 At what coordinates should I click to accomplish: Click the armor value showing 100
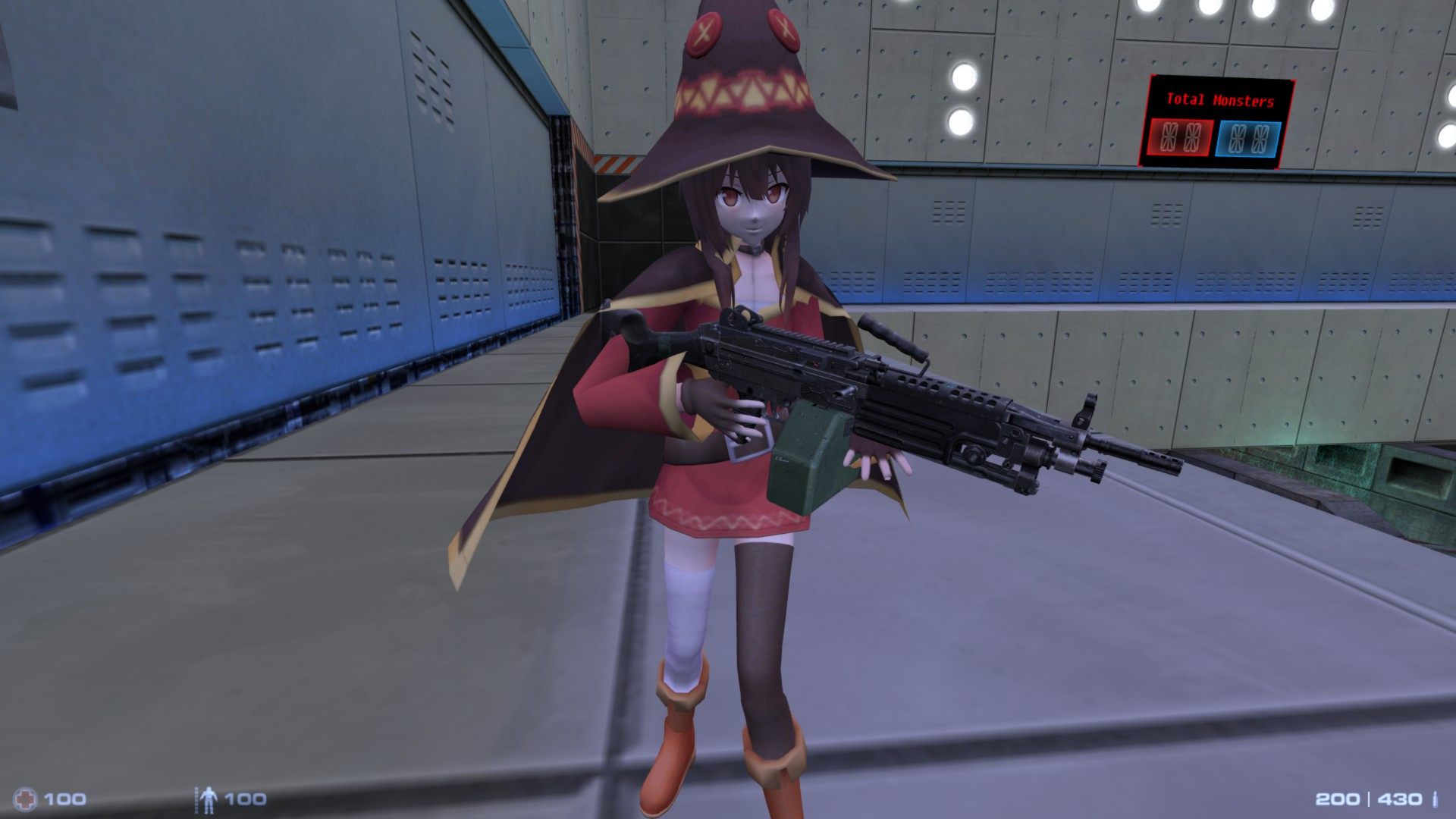click(x=245, y=799)
